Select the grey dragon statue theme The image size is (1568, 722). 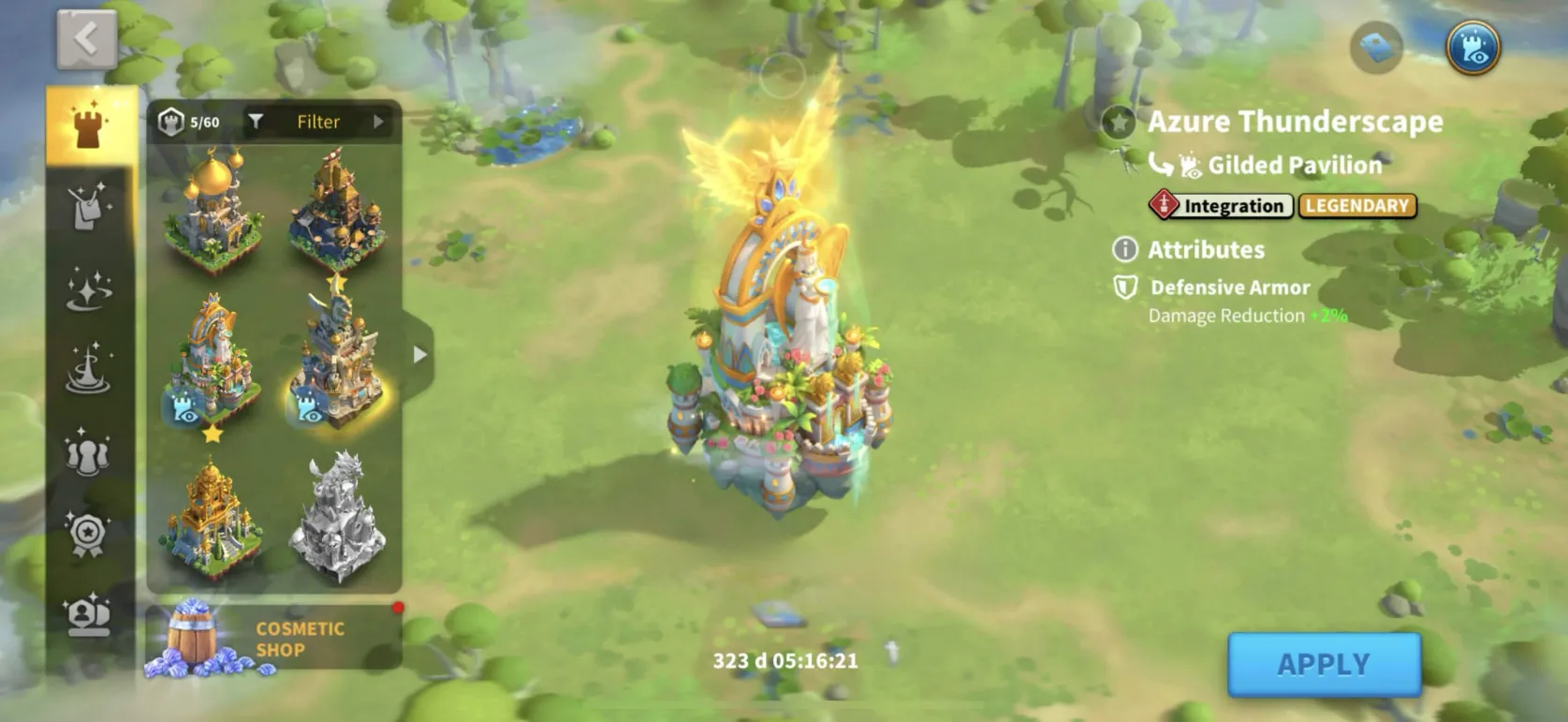337,517
